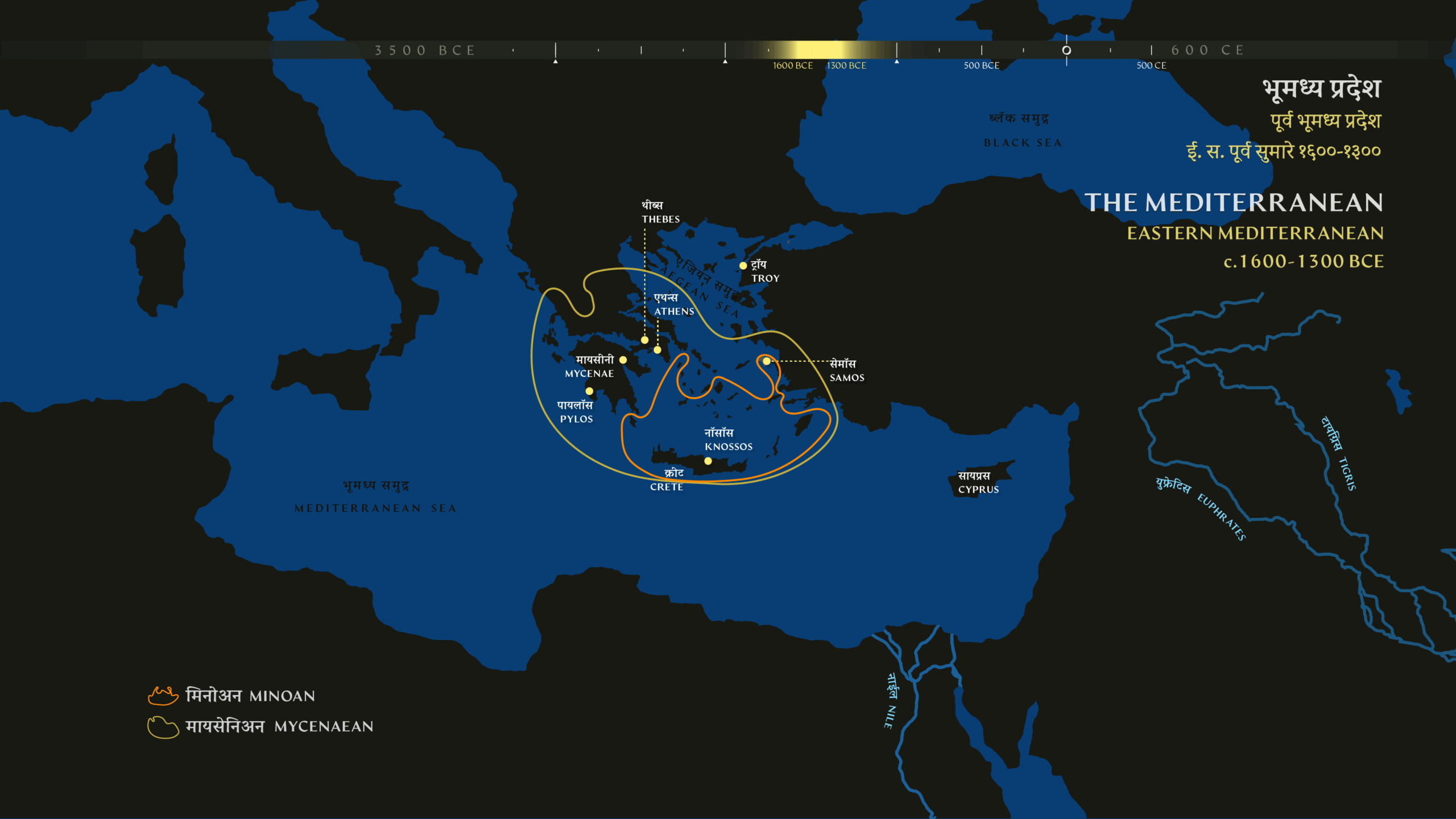Select the 3500 BCE timeline start label

pos(425,51)
